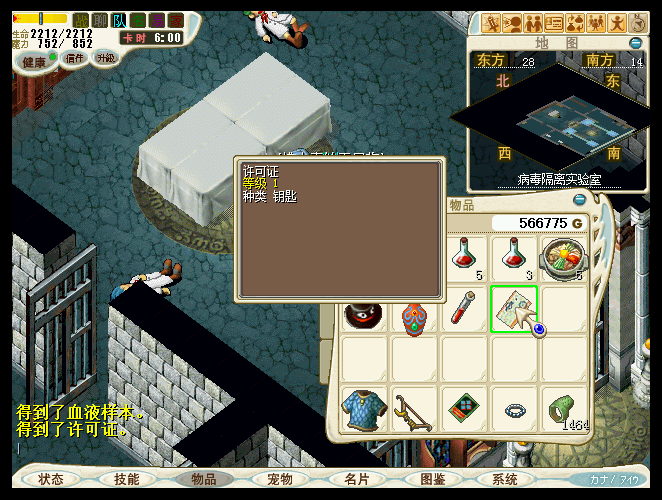Toggle the 队 team mode button
The height and width of the screenshot is (500, 662).
[x=118, y=20]
